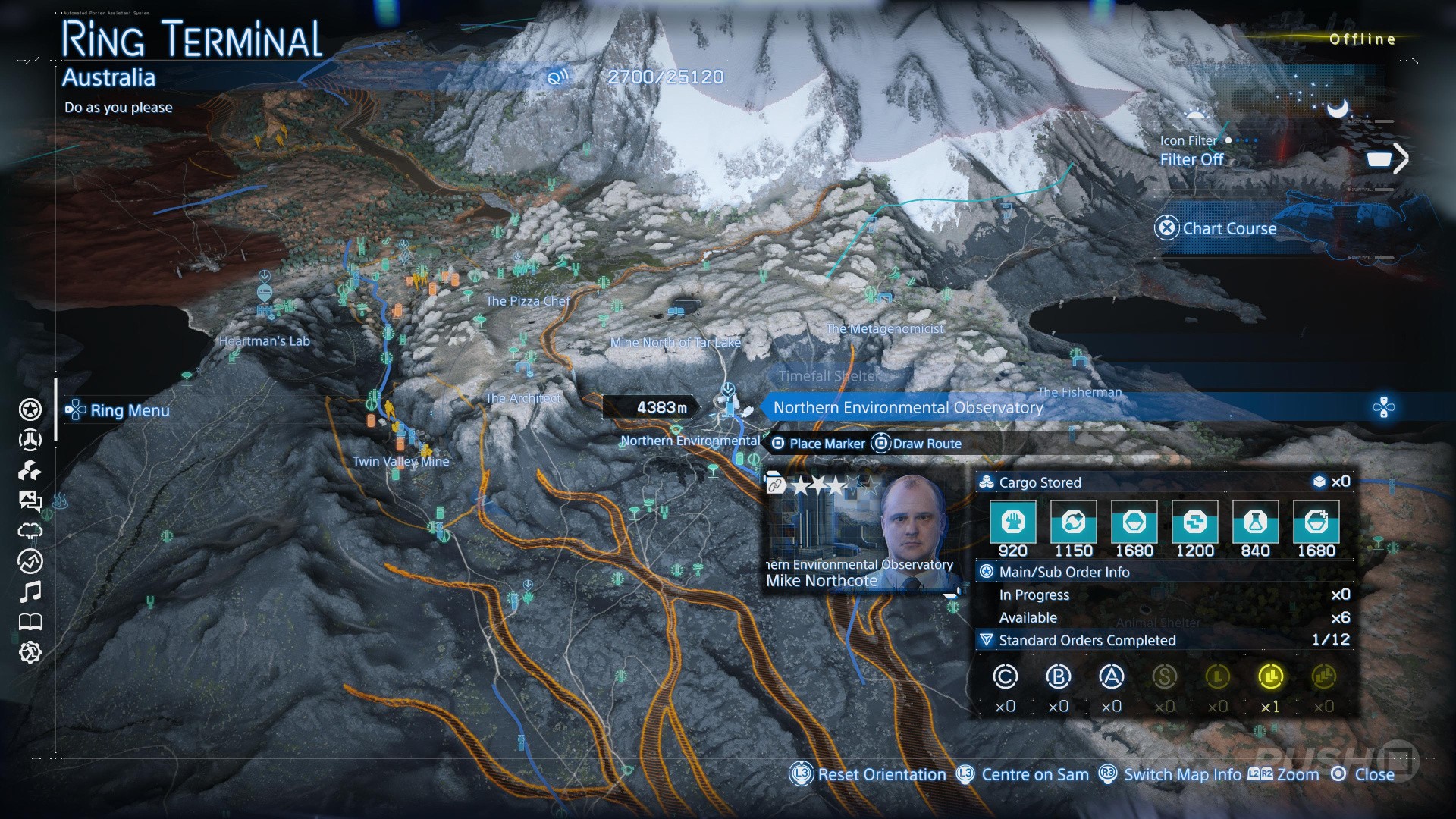
Task: Open the book icon in sidebar
Action: [30, 623]
